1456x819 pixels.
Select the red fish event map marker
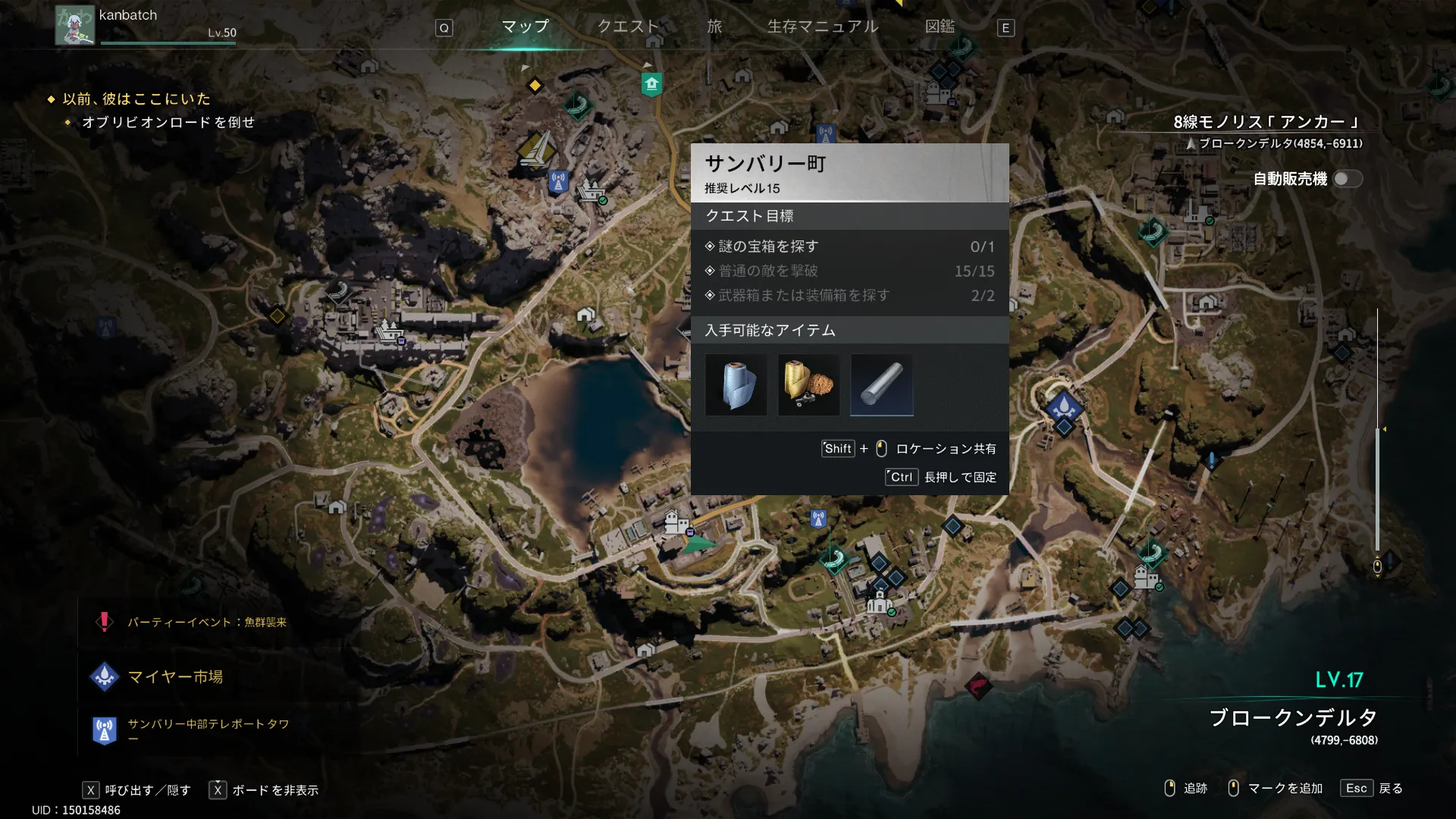coord(978,687)
